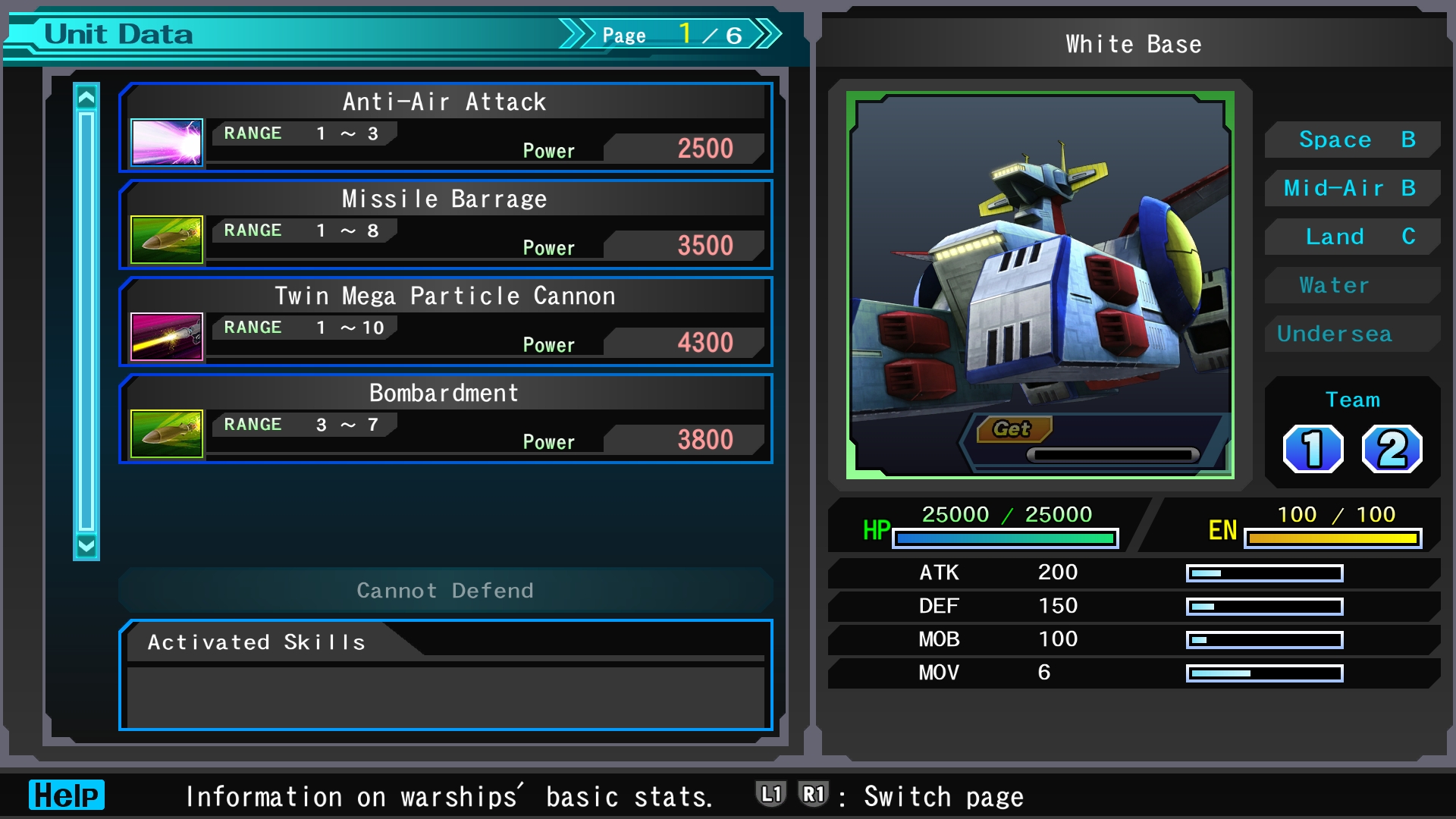Click the Help label

67,795
